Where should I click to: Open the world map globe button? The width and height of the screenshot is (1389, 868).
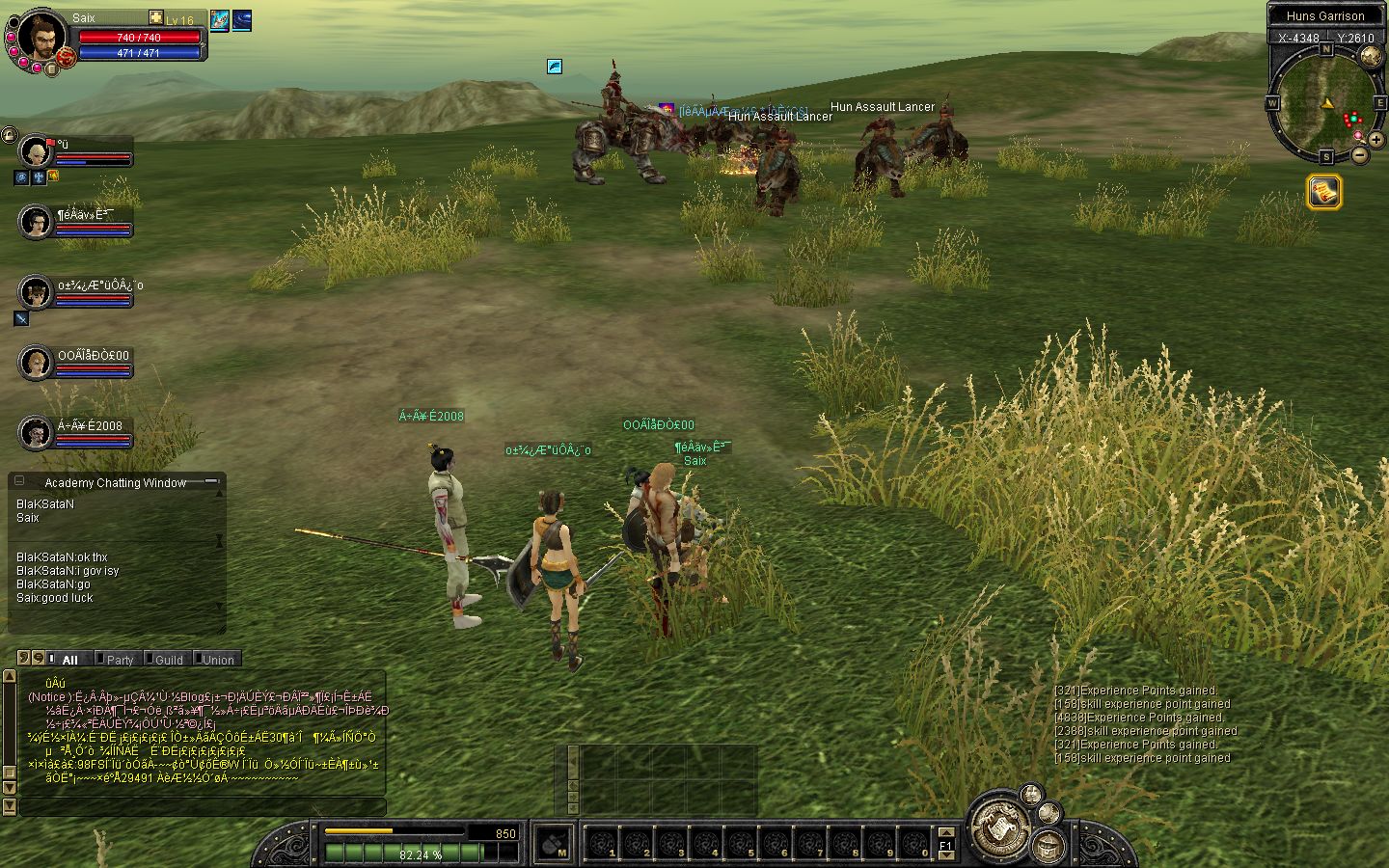pyautogui.click(x=1370, y=56)
